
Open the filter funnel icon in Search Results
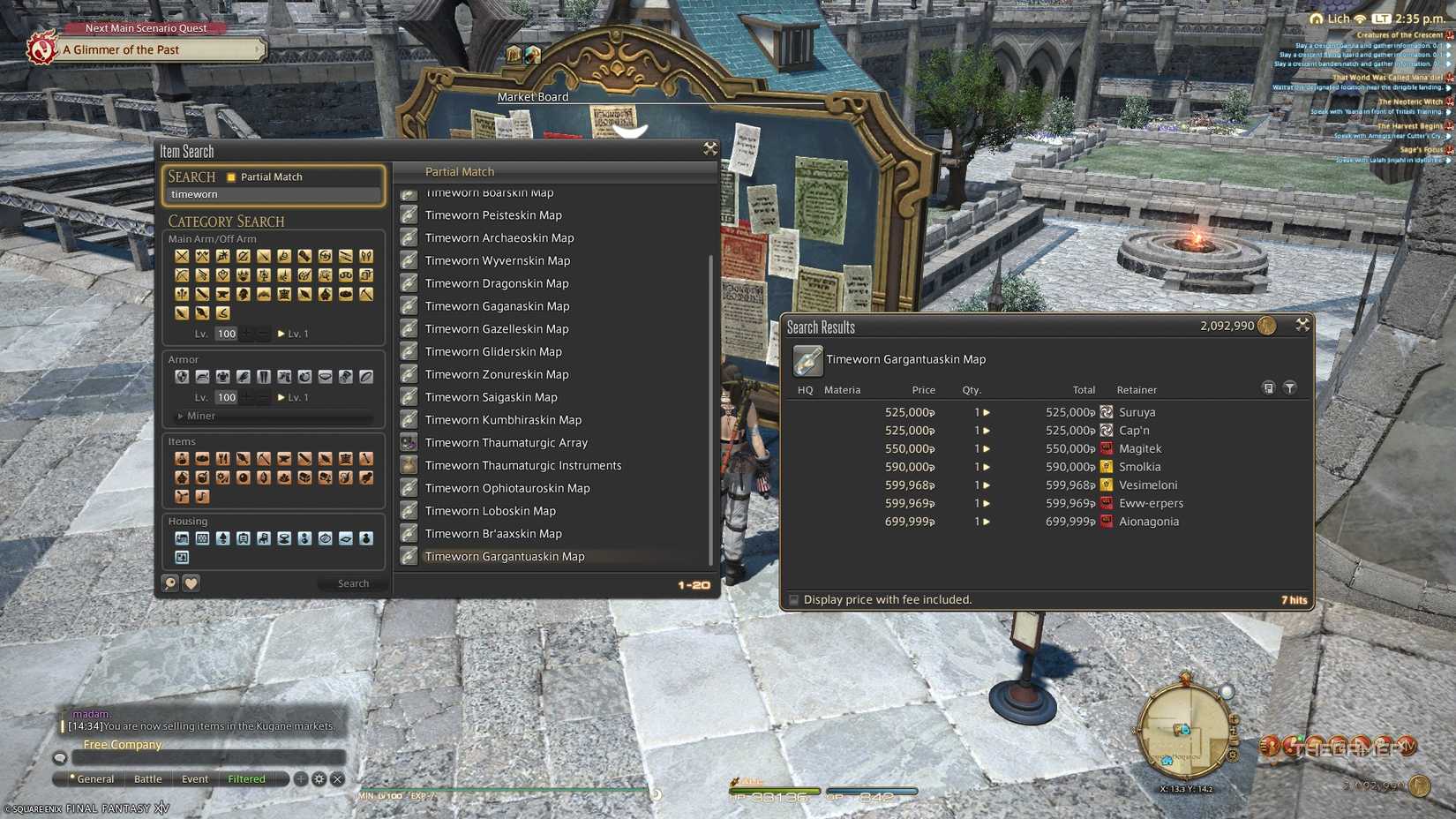[1290, 387]
